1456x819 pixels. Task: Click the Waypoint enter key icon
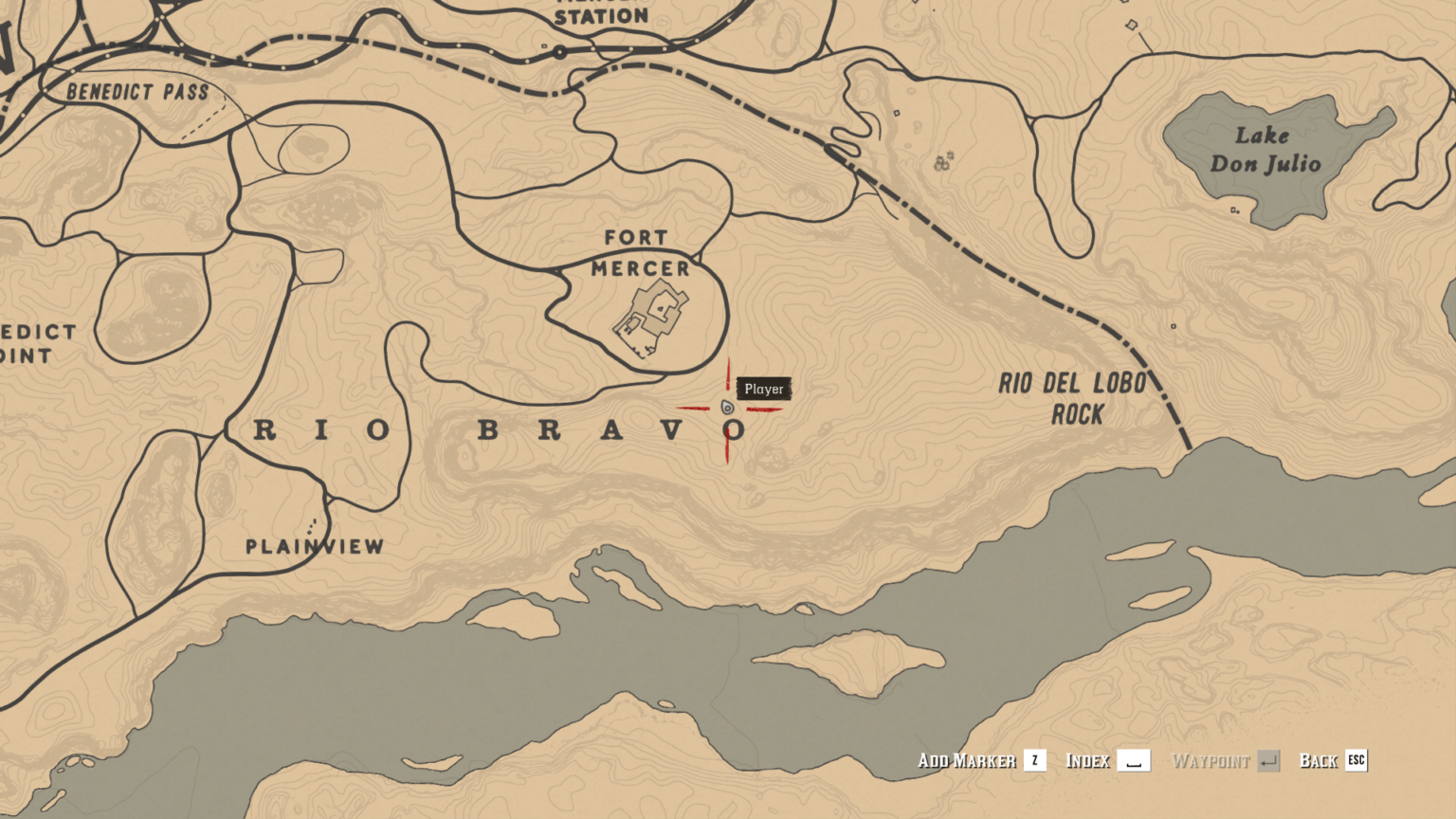[1268, 760]
